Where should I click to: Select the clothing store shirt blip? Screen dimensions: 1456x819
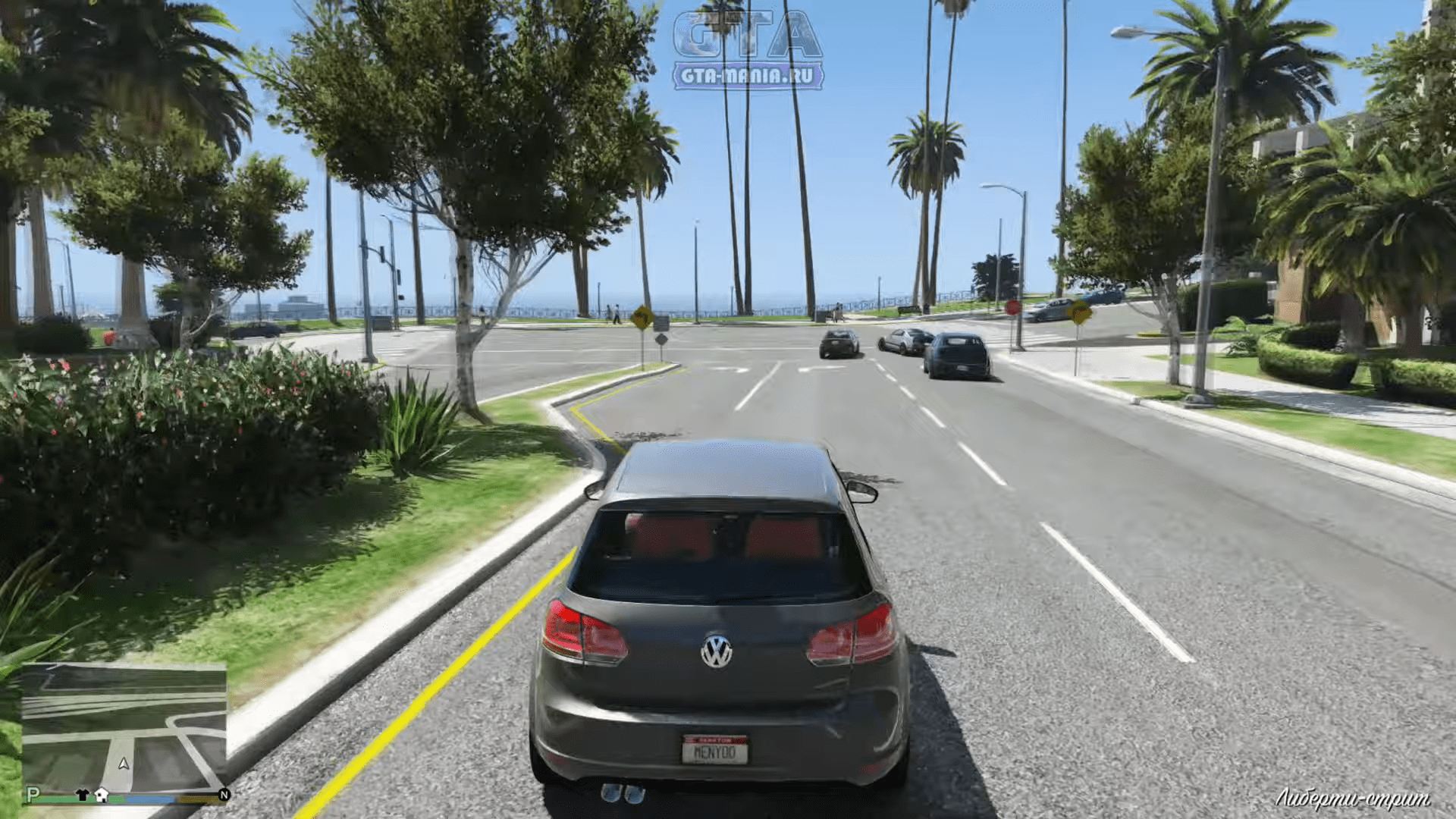83,795
